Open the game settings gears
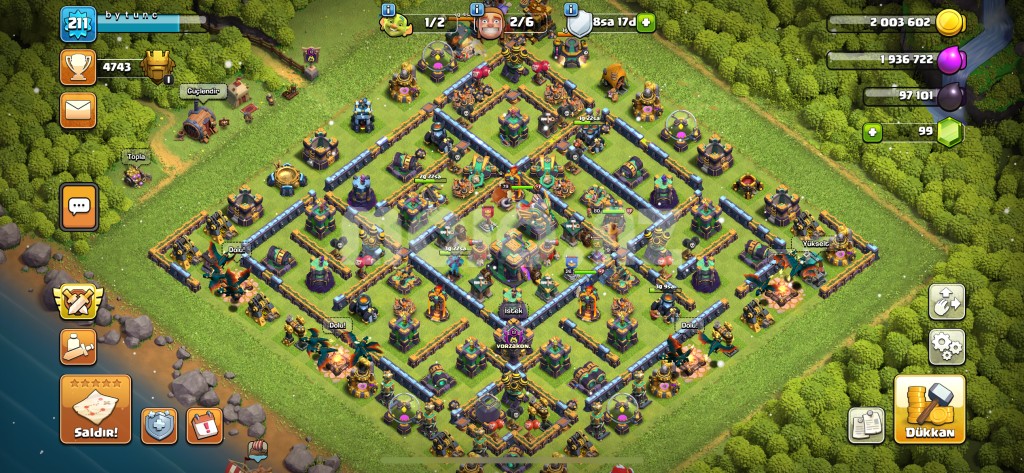The width and height of the screenshot is (1024, 473). click(x=946, y=348)
